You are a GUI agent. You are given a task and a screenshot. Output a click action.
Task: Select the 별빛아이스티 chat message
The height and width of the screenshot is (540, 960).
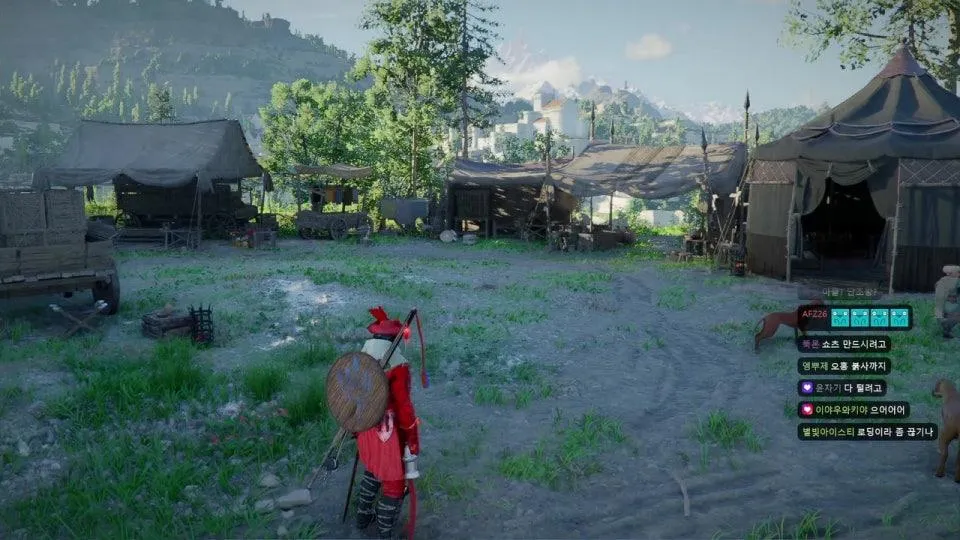point(867,432)
